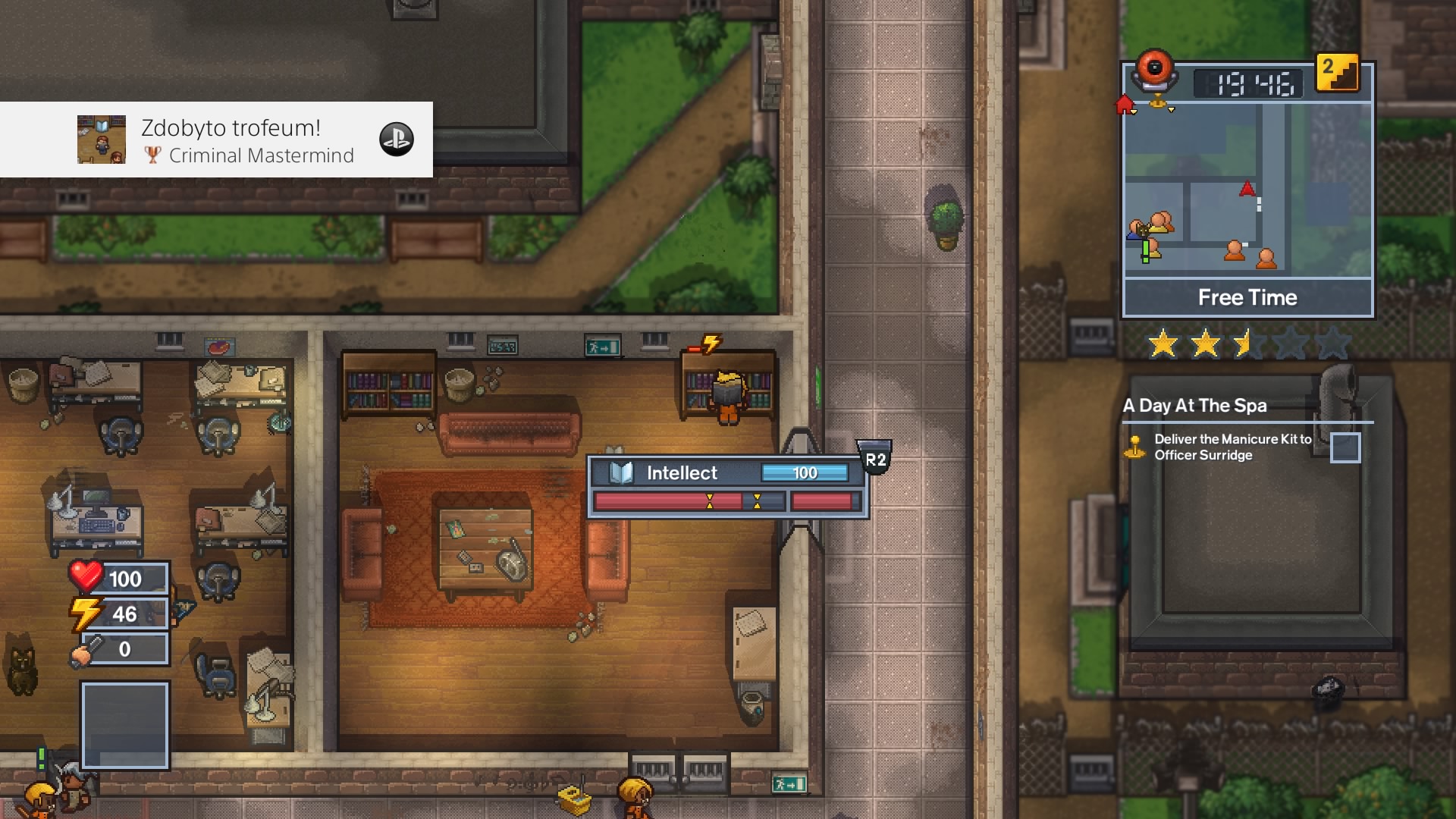Open the A Day At The Spa quest entry

tap(1193, 406)
